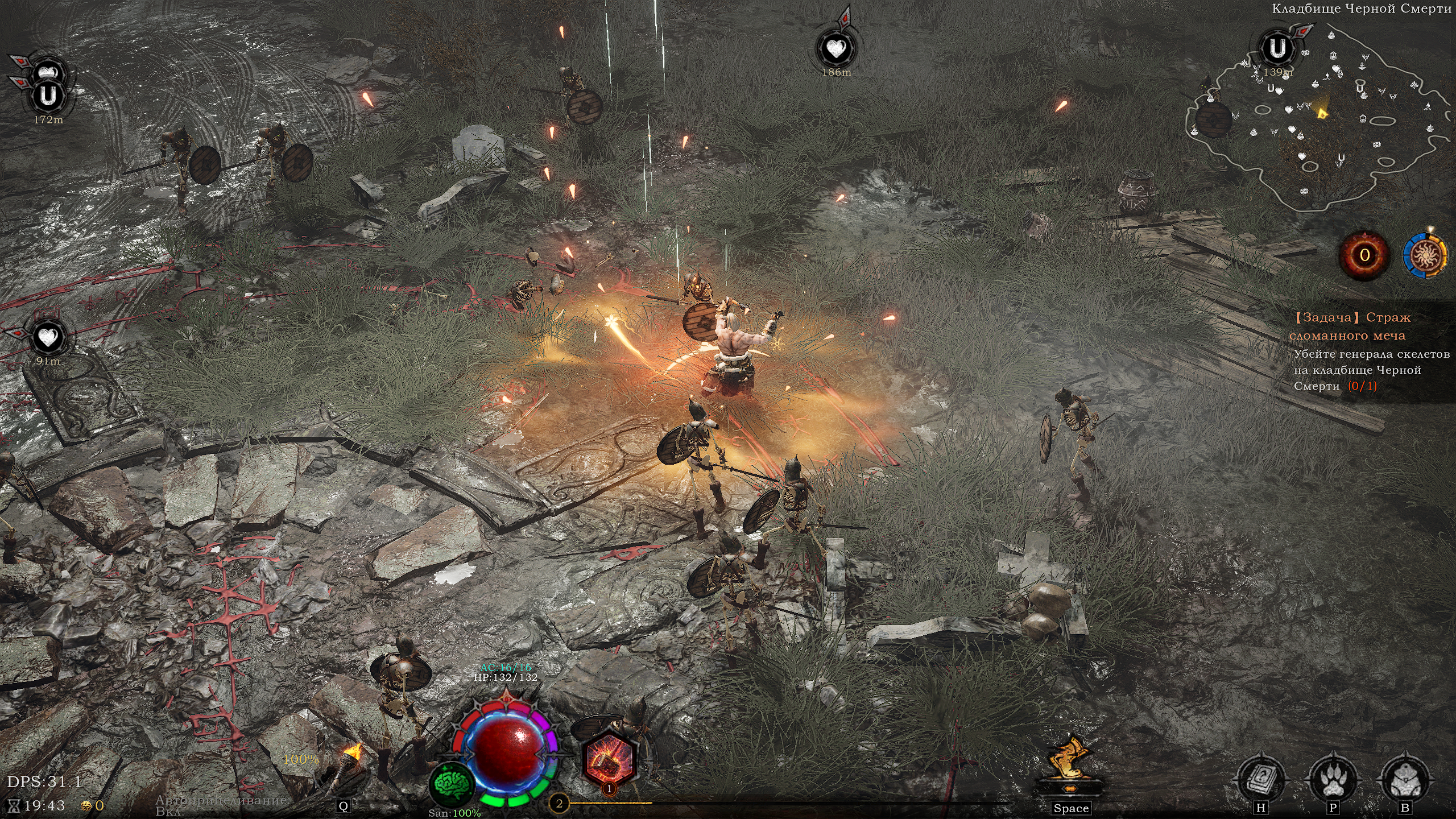Click the level 2 experience badge
The height and width of the screenshot is (819, 1456).
tap(559, 803)
